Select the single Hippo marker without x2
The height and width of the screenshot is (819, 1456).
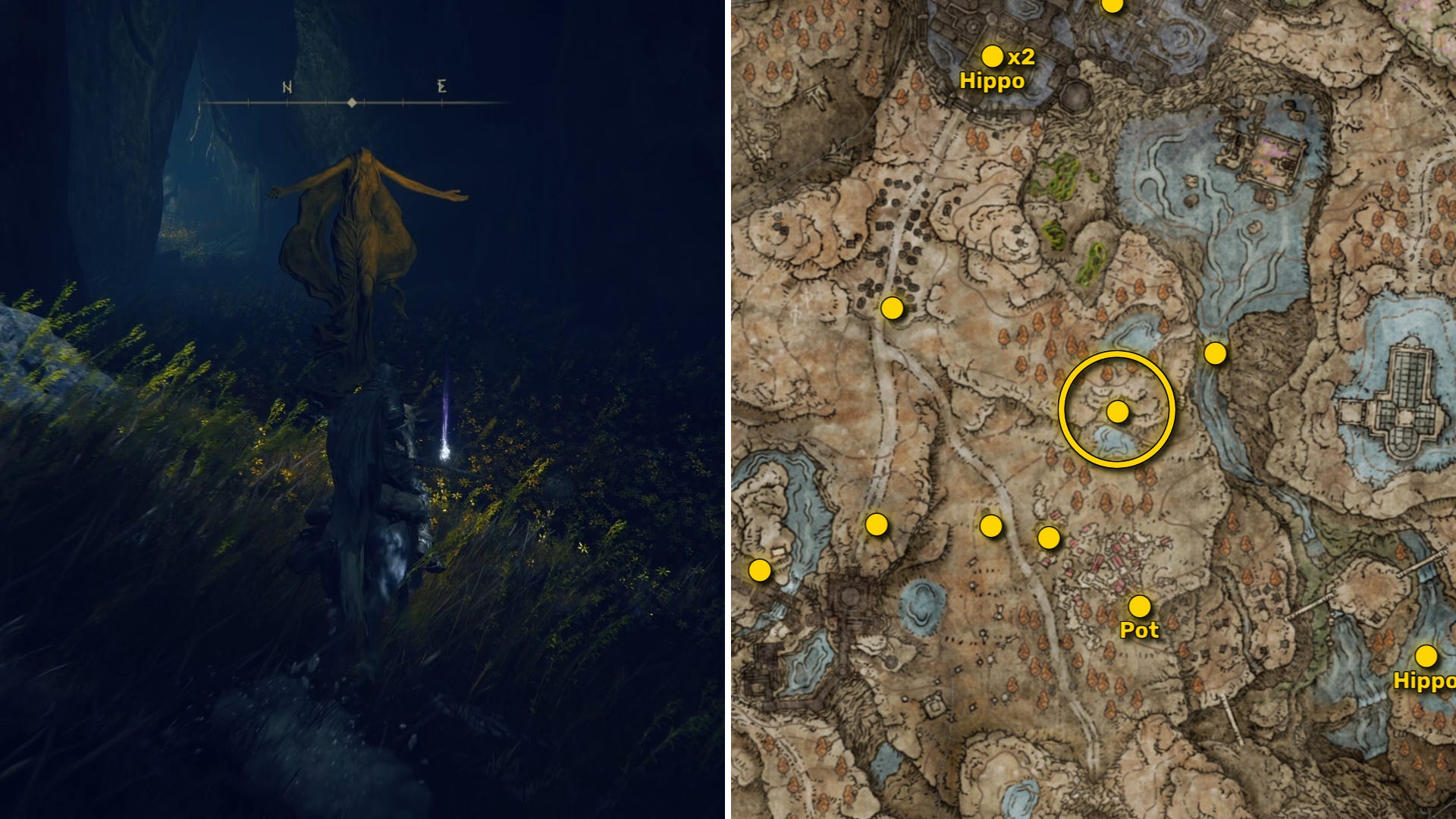coord(1426,656)
